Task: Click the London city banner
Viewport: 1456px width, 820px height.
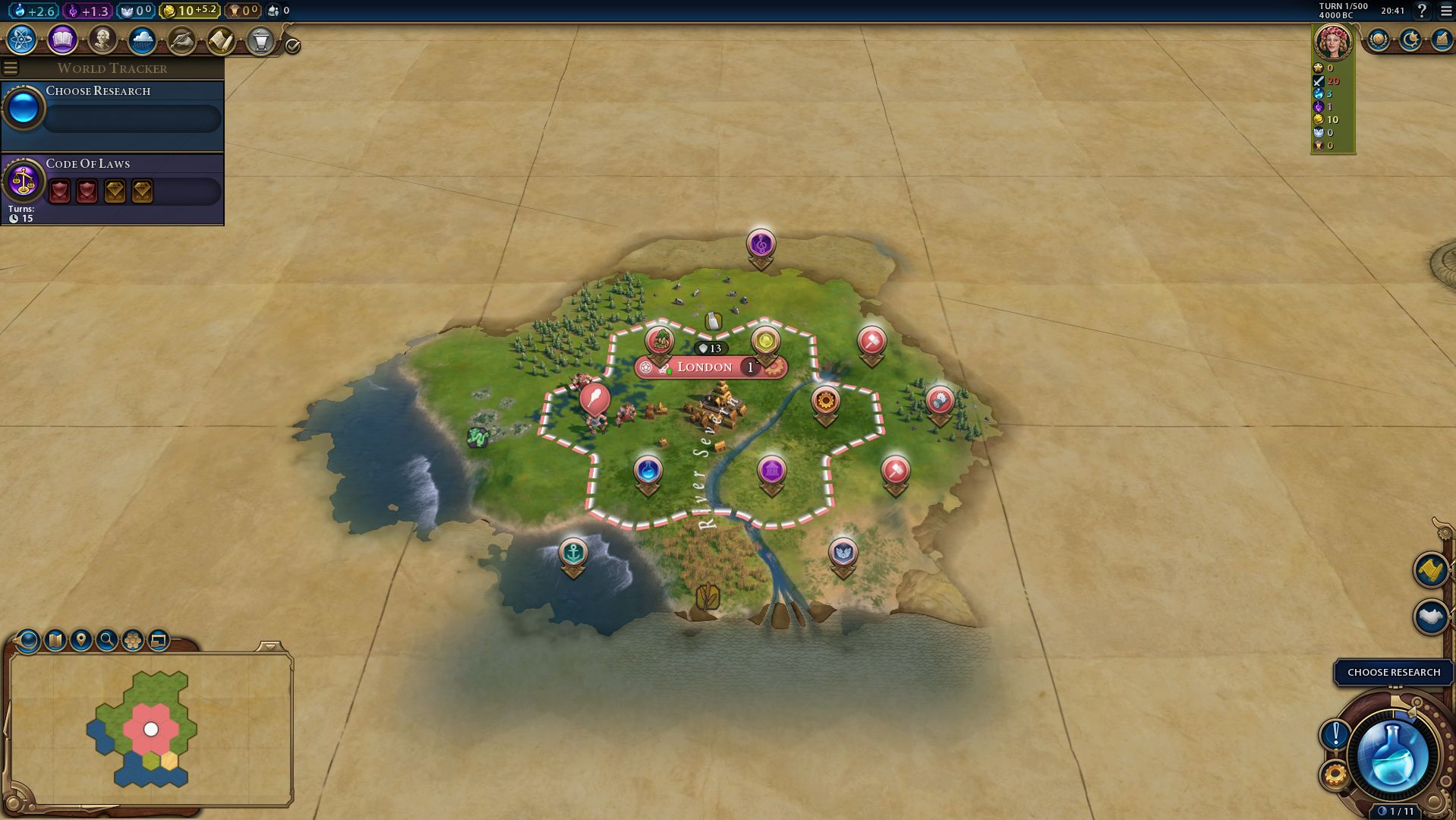Action: 704,367
